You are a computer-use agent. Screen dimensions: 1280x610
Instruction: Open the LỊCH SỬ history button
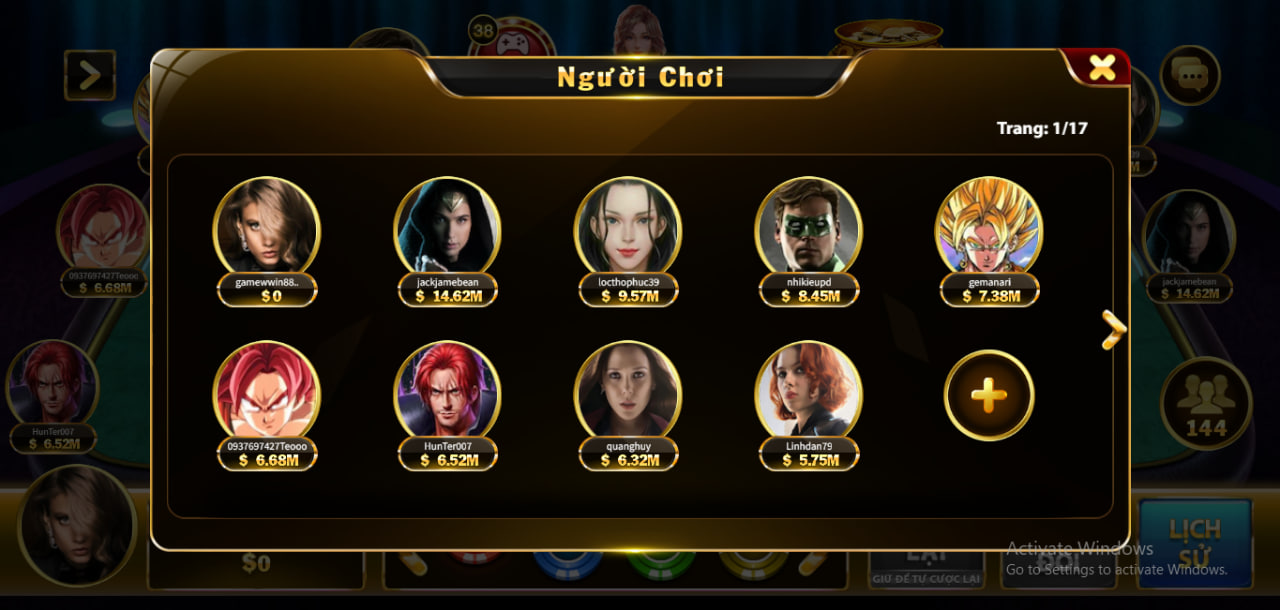pos(1195,540)
